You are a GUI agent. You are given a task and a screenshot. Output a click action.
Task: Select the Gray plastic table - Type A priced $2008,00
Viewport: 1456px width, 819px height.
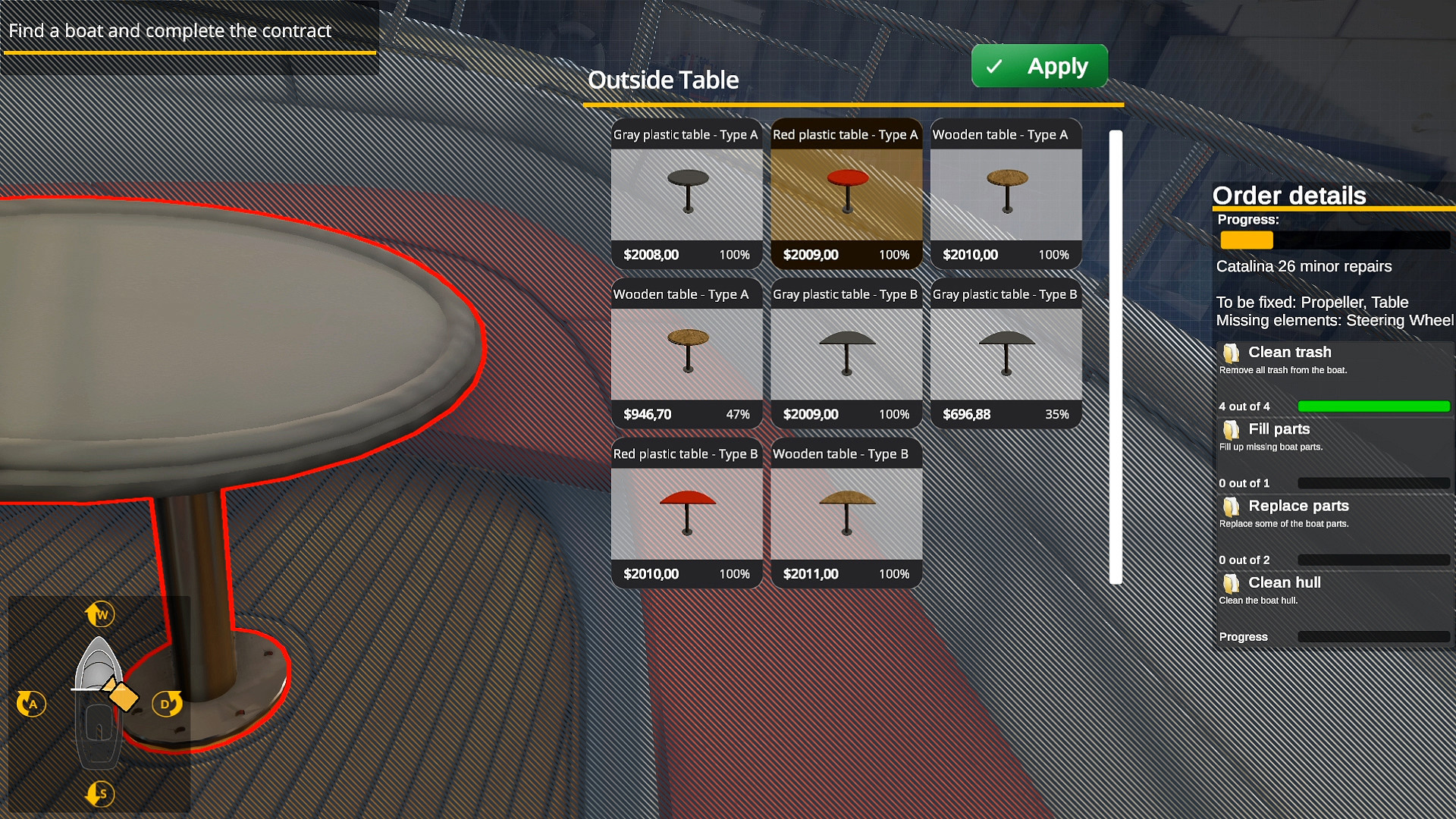point(686,196)
